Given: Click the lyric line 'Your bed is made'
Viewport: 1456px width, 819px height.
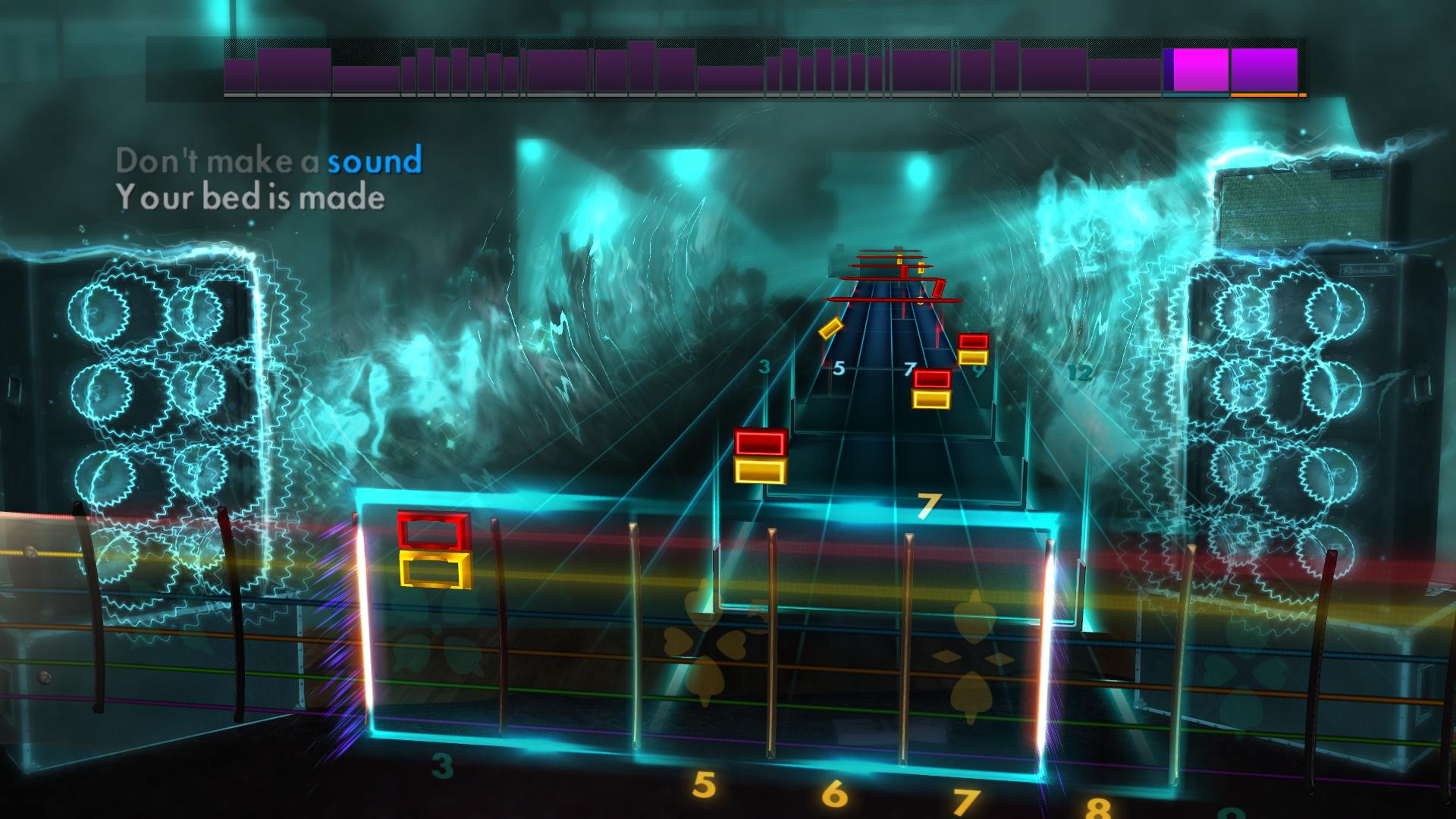Looking at the screenshot, I should click(249, 199).
